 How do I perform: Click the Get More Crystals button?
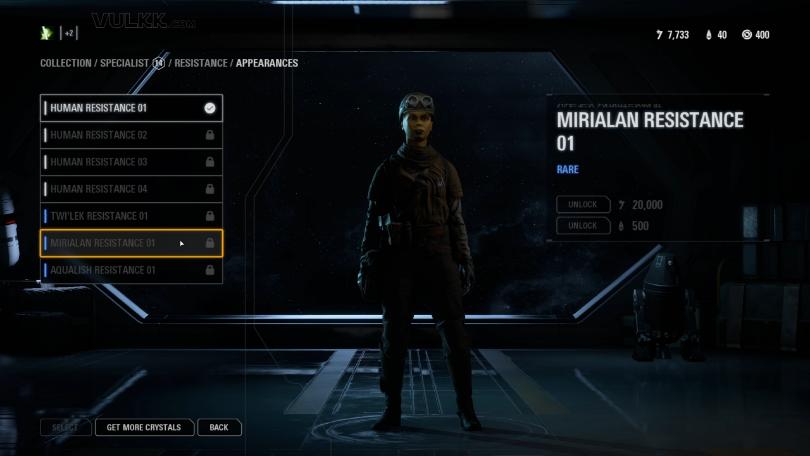pyautogui.click(x=144, y=427)
